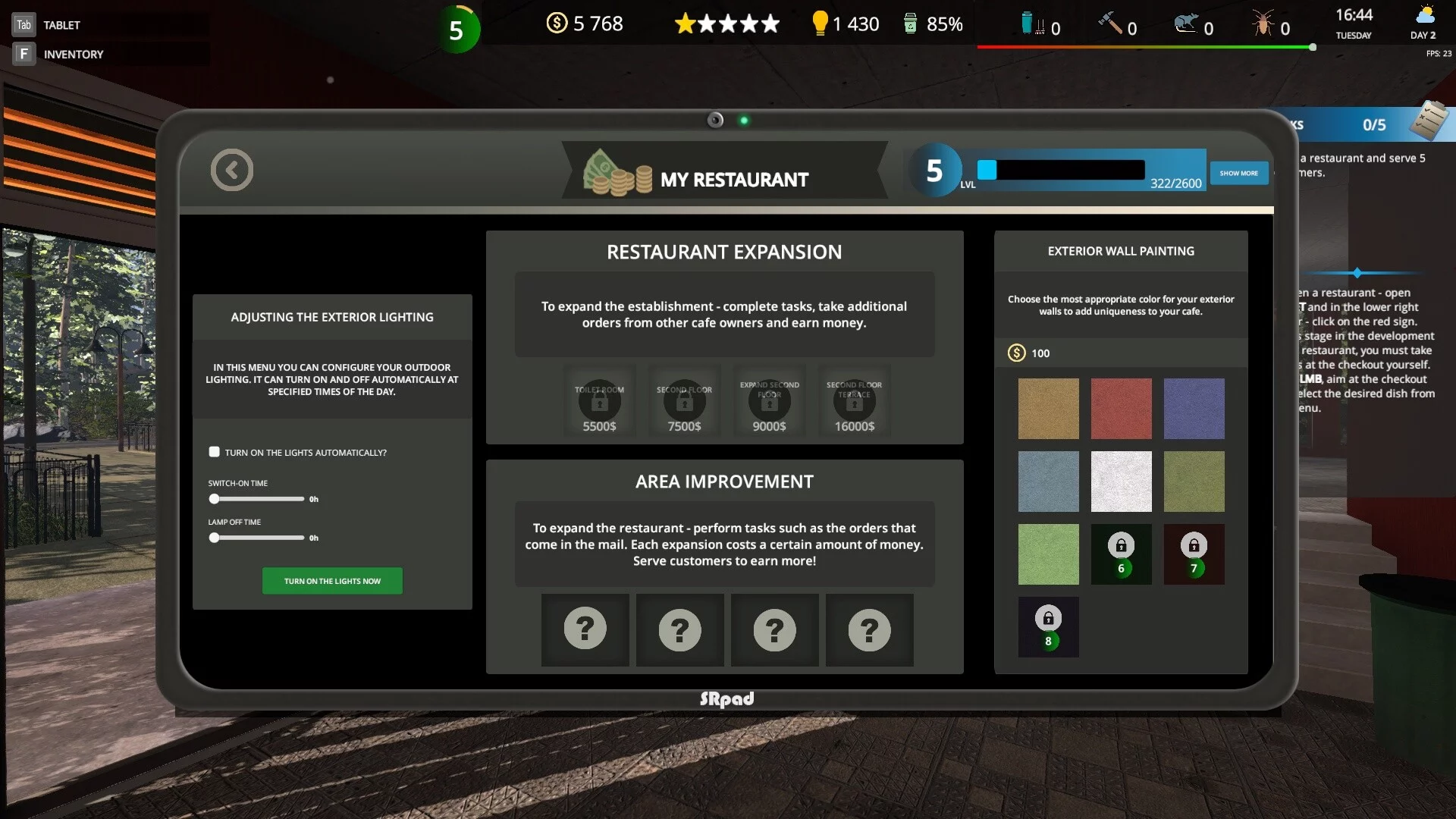Select the light green wall color
Screen dimensions: 1456x819
pos(1048,554)
